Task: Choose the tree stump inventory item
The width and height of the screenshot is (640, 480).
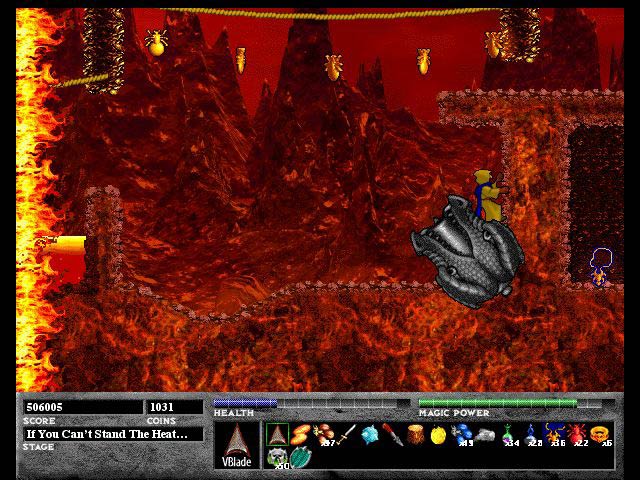Action: (415, 434)
